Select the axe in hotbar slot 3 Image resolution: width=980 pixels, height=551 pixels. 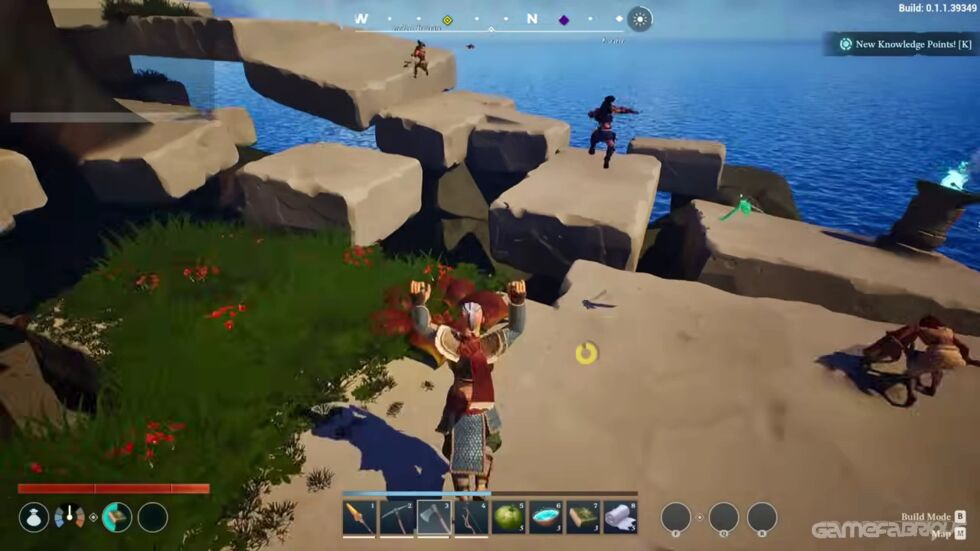click(x=434, y=517)
